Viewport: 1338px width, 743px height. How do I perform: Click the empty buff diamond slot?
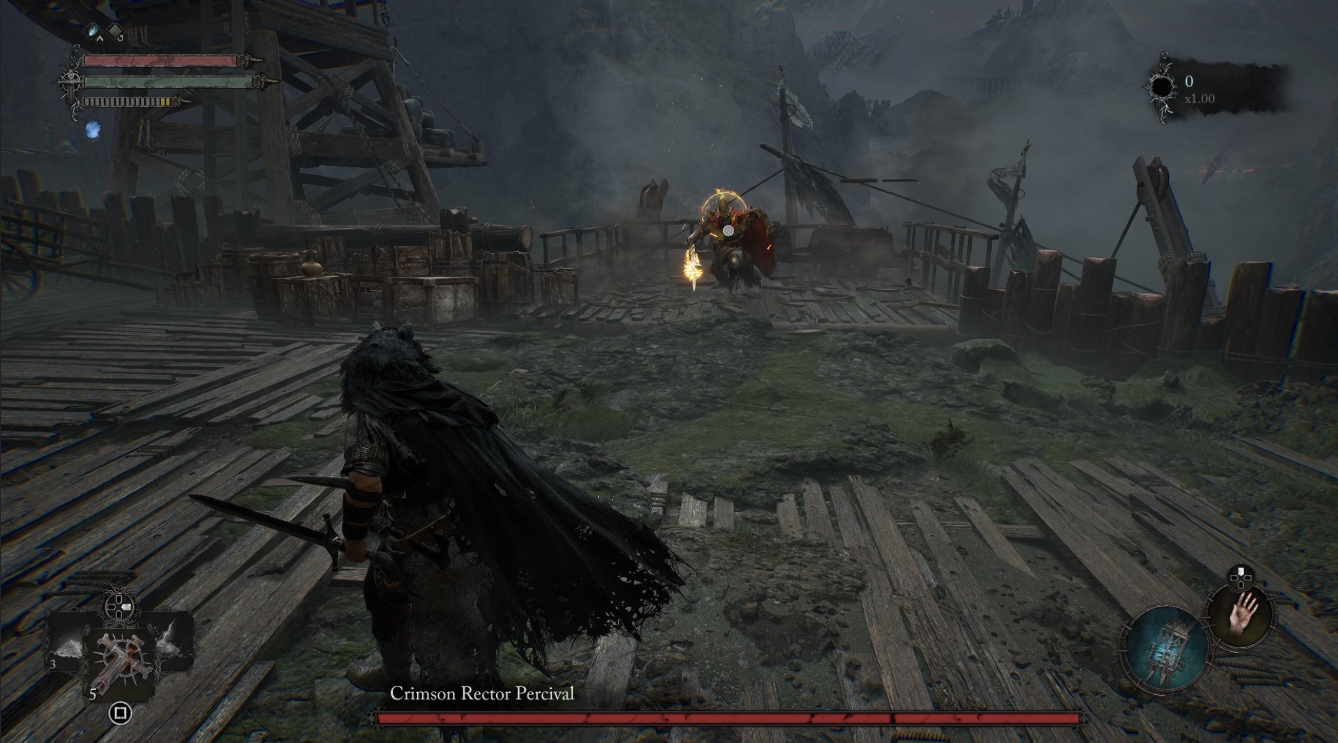[115, 30]
